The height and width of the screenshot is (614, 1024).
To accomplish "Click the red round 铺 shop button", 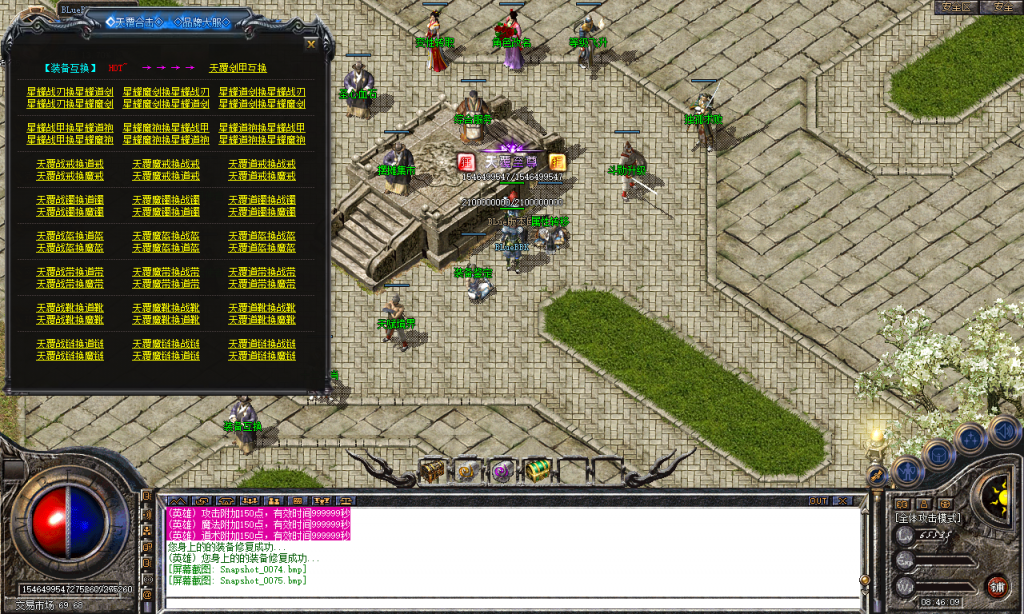I will click(x=996, y=586).
